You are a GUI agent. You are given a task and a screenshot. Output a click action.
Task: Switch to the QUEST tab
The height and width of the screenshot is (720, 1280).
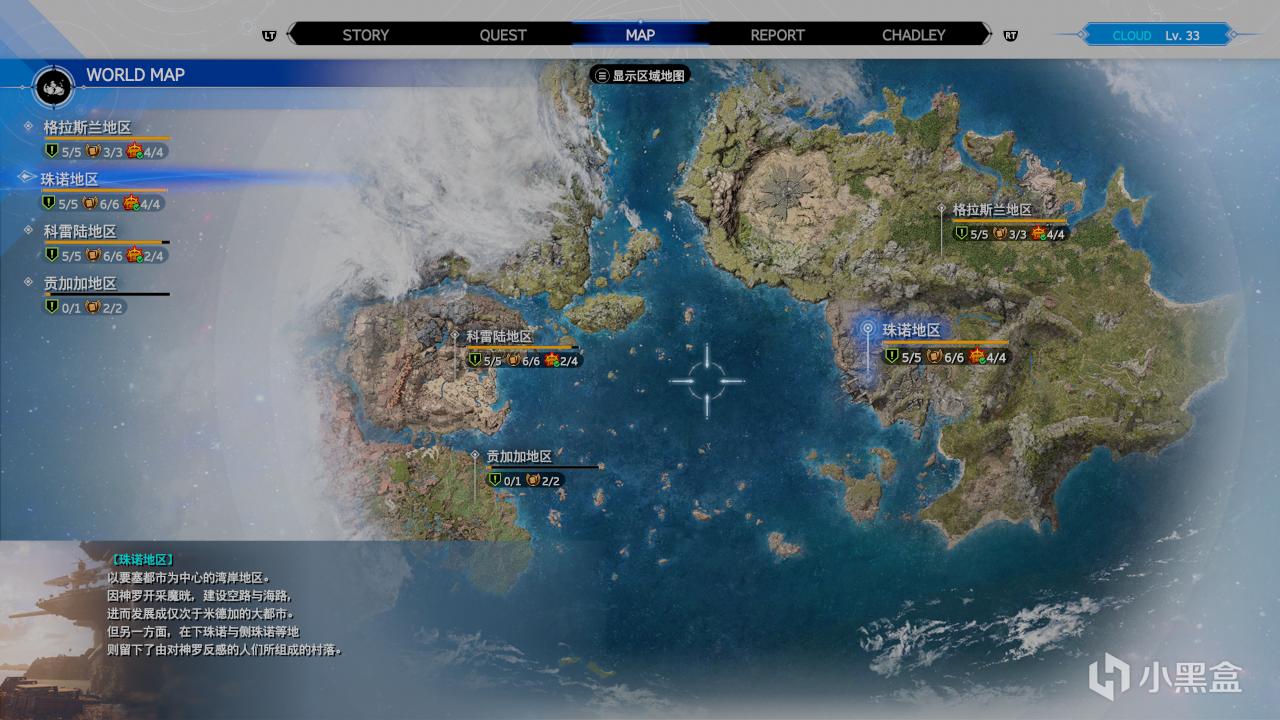tap(503, 34)
